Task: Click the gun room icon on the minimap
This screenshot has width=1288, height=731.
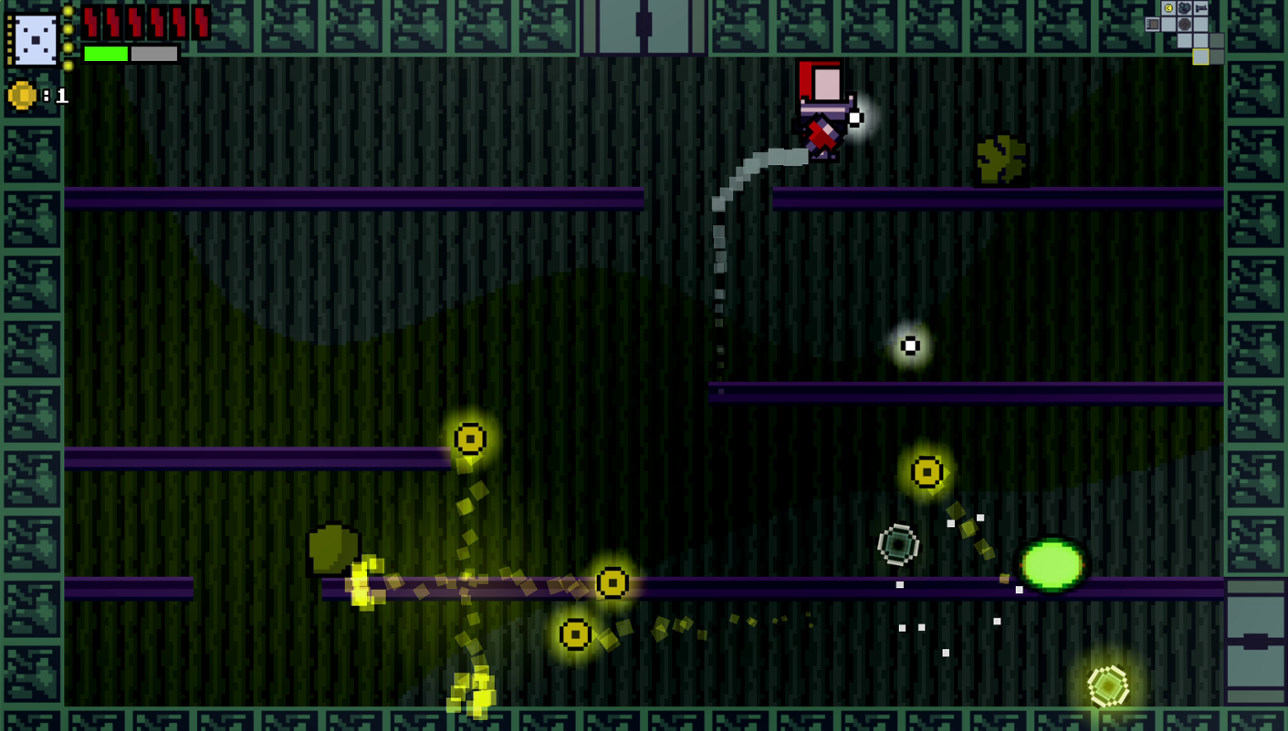Action: (x=1201, y=8)
